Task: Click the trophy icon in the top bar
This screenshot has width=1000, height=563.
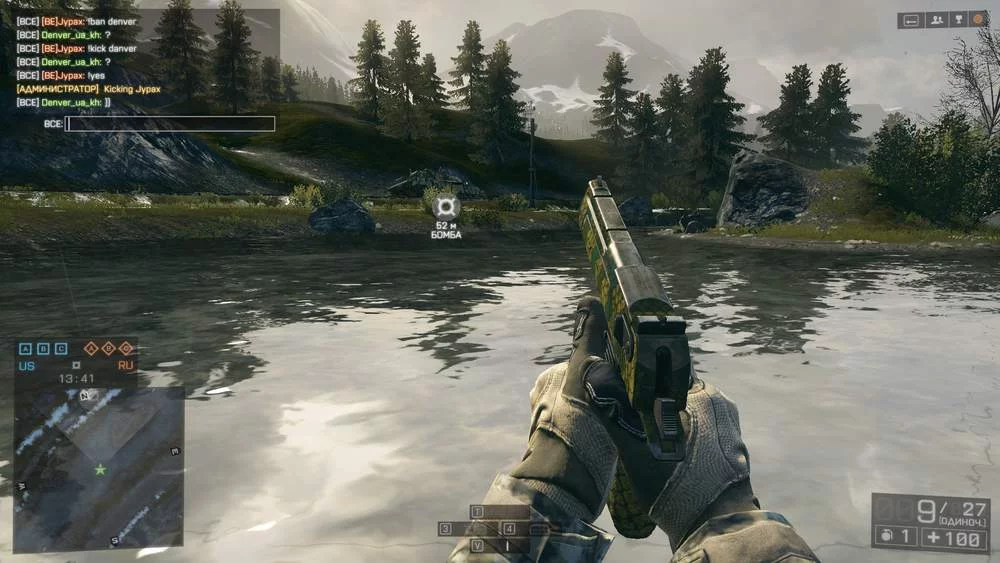Action: tap(959, 19)
